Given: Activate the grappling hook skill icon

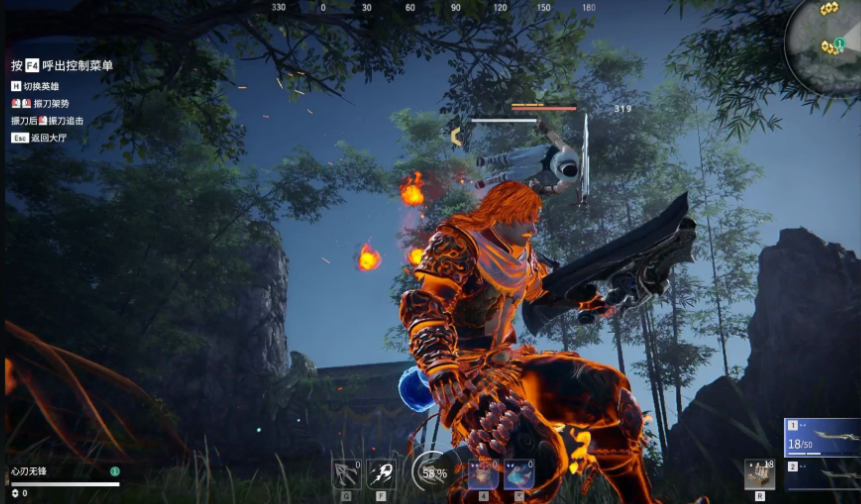Looking at the screenshot, I should [x=346, y=474].
